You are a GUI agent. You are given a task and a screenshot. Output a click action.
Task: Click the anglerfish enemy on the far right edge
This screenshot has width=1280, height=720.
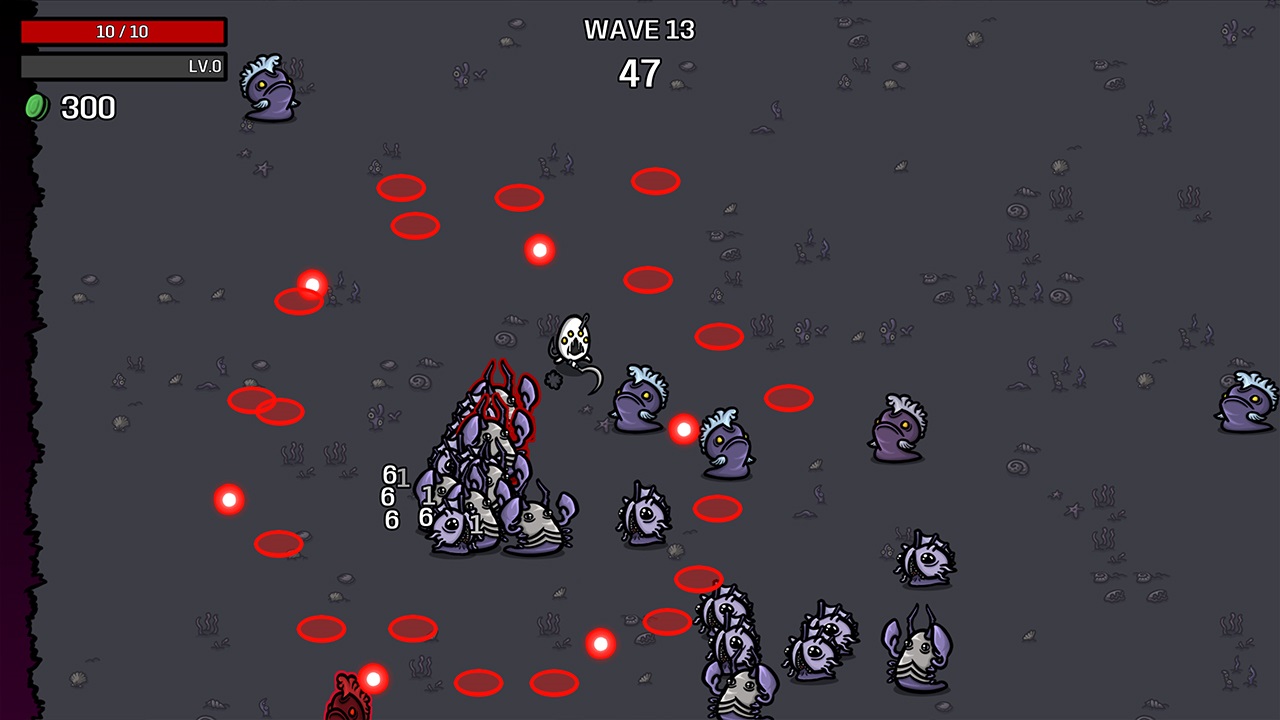pos(1244,410)
